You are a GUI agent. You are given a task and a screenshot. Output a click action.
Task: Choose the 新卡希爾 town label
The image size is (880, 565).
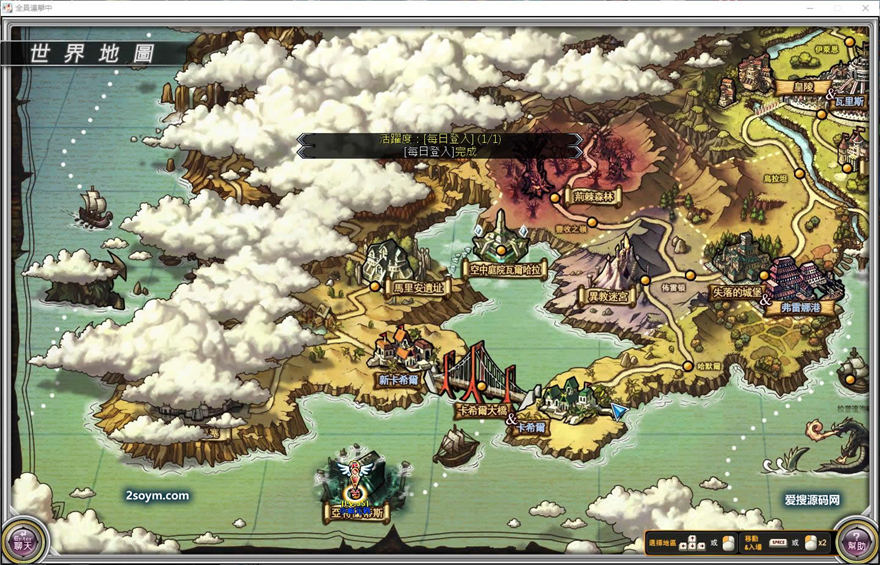[398, 380]
